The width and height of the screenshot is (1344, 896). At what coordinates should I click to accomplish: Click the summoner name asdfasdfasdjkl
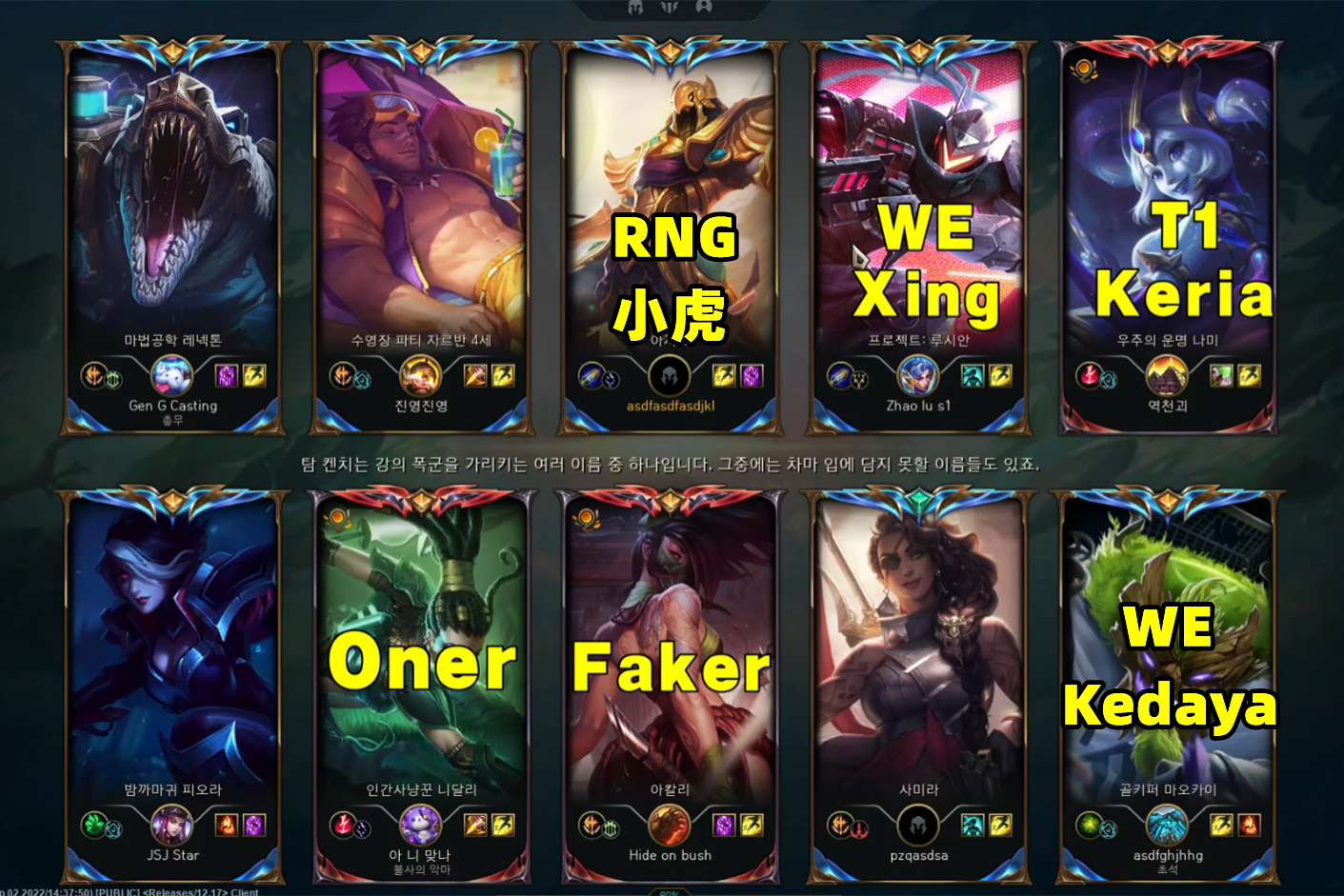pos(670,406)
